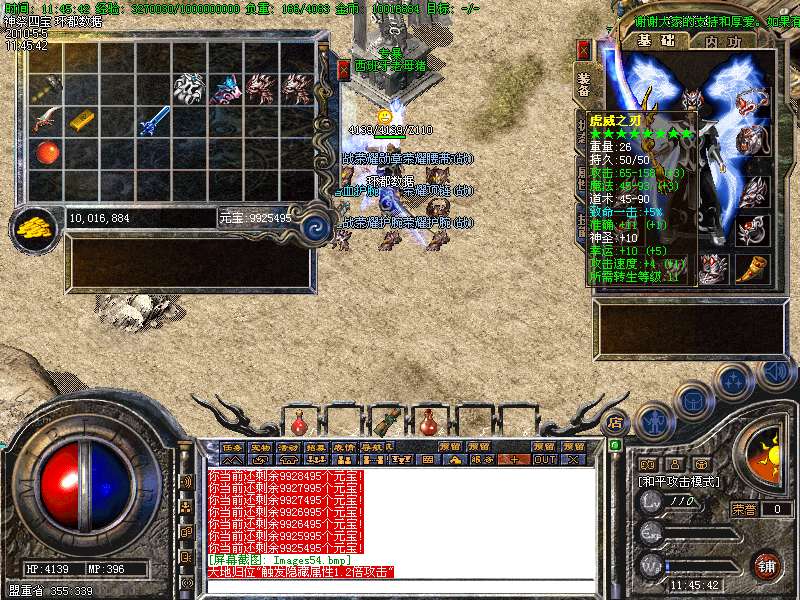Close the character equipment panel
This screenshot has width=800, height=600.
pos(584,50)
